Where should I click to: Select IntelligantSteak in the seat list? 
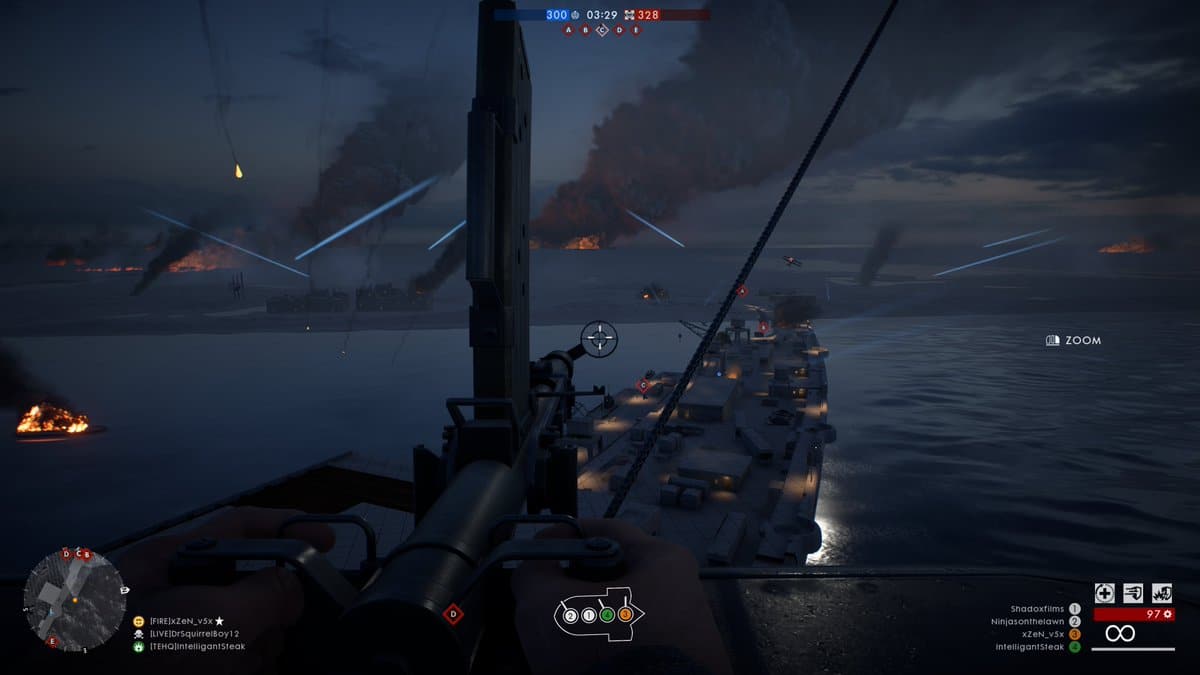[1031, 647]
